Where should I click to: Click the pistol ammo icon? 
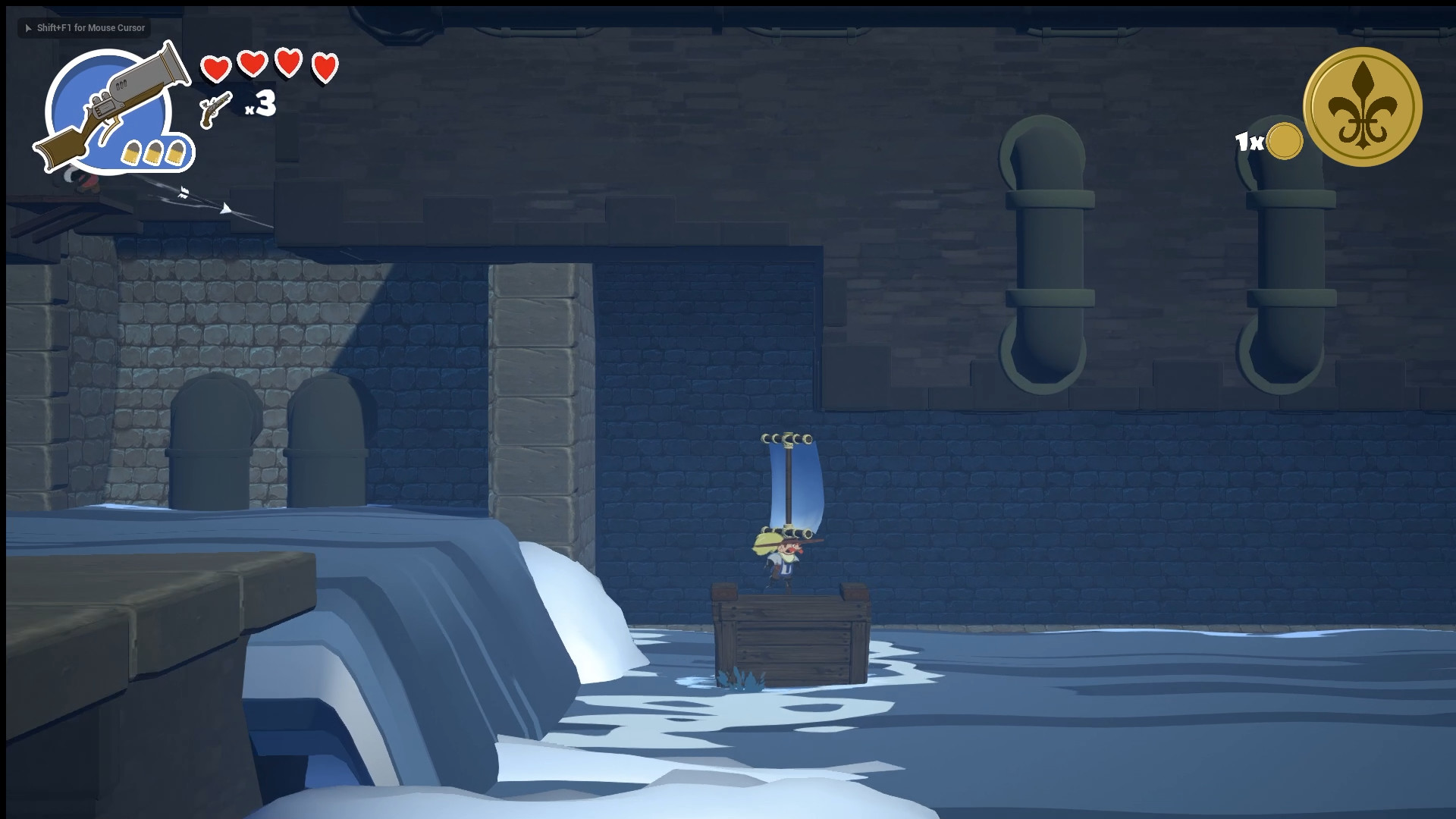[x=213, y=108]
